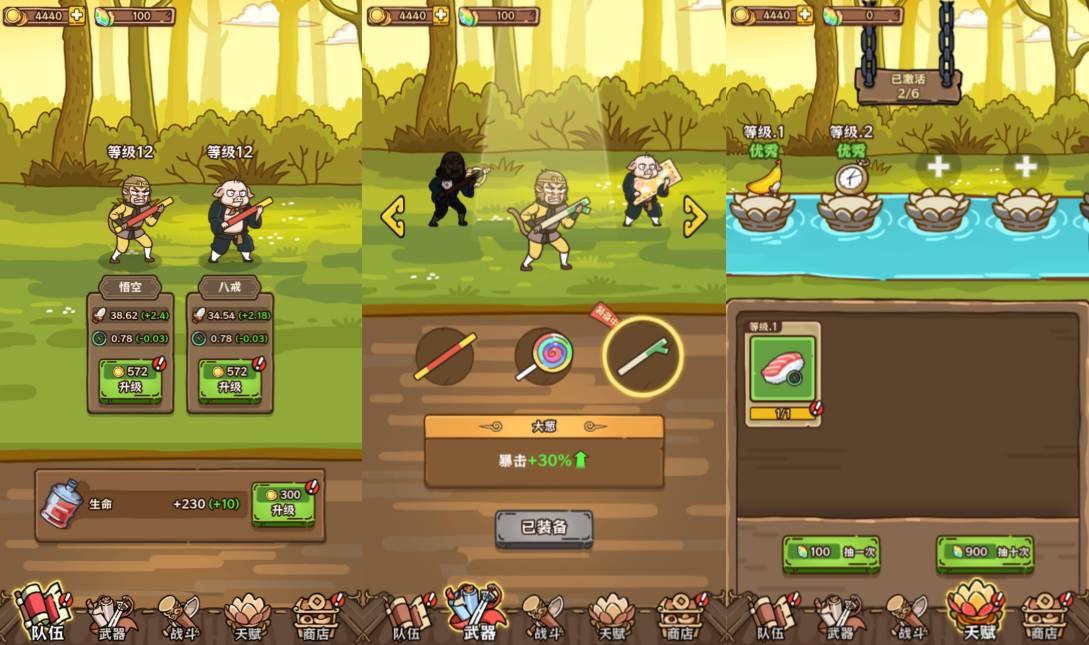This screenshot has width=1089, height=645.
Task: Select the stopwatch talent on the lotus
Action: (850, 180)
